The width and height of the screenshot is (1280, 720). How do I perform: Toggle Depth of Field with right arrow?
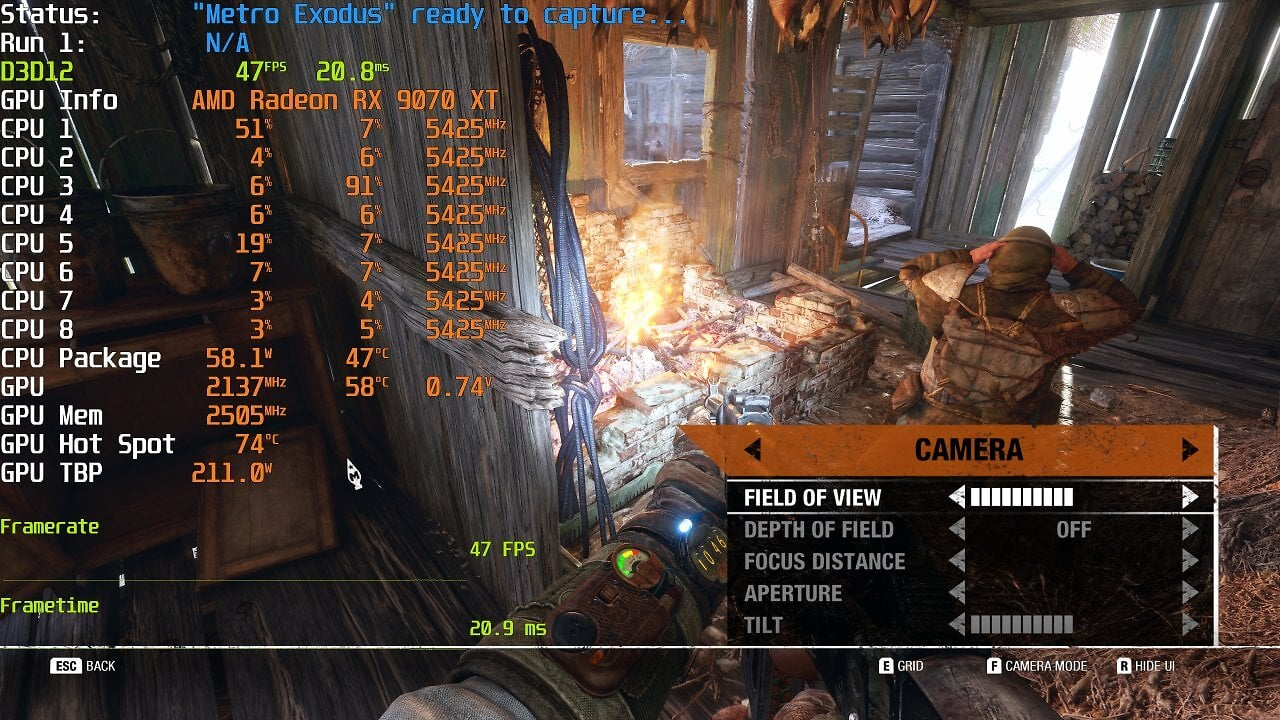(1189, 529)
